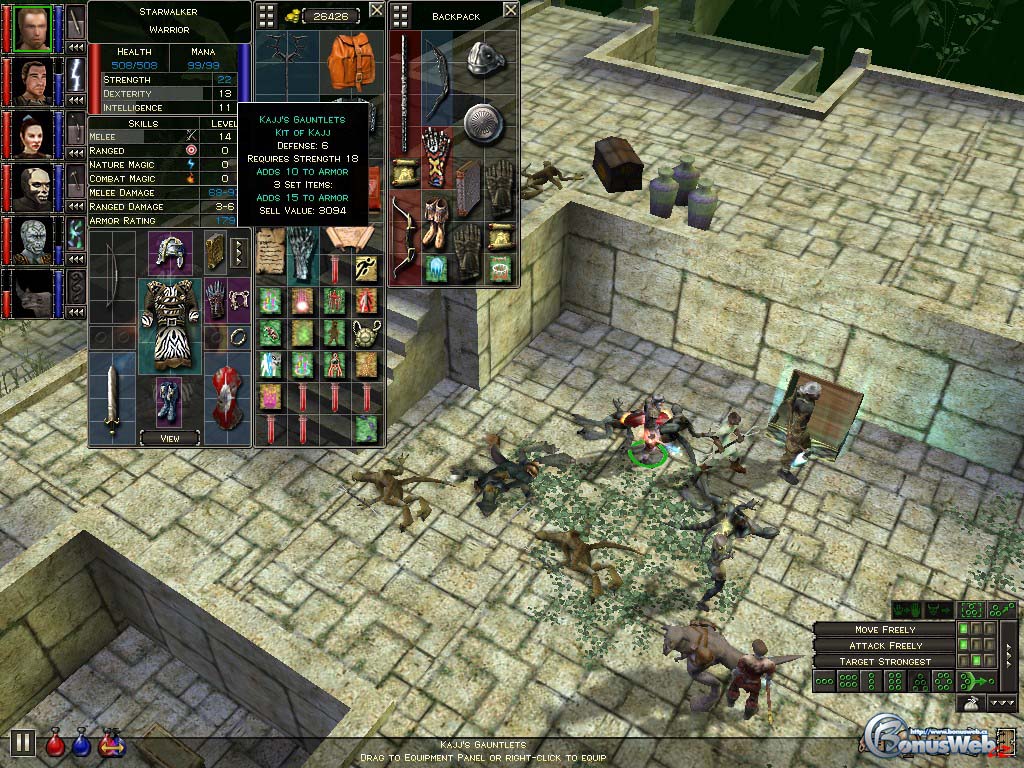Select the pack mule portrait
Screen dimensions: 1024x768
[x=34, y=293]
